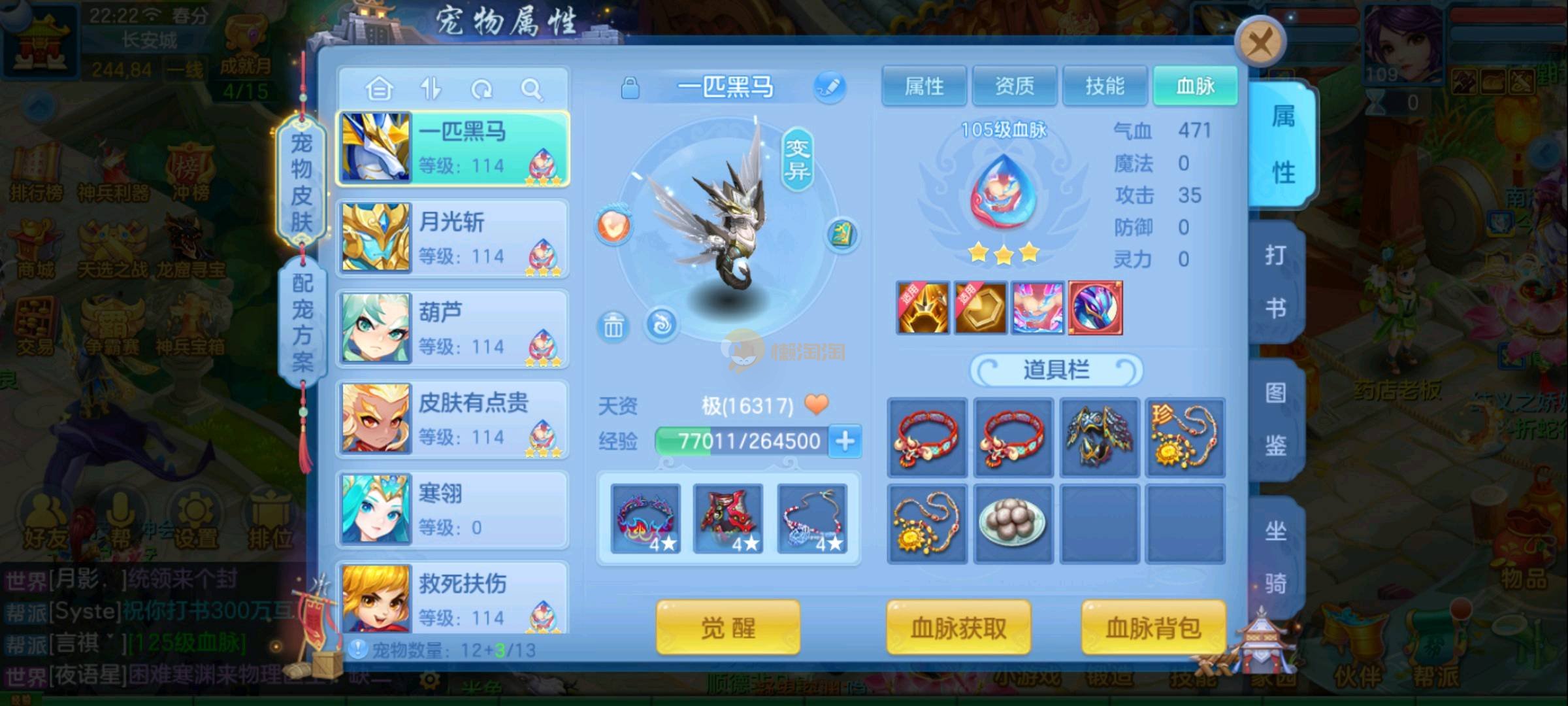1568x706 pixels.
Task: Select the plate of dumplings item
Action: pos(1013,524)
